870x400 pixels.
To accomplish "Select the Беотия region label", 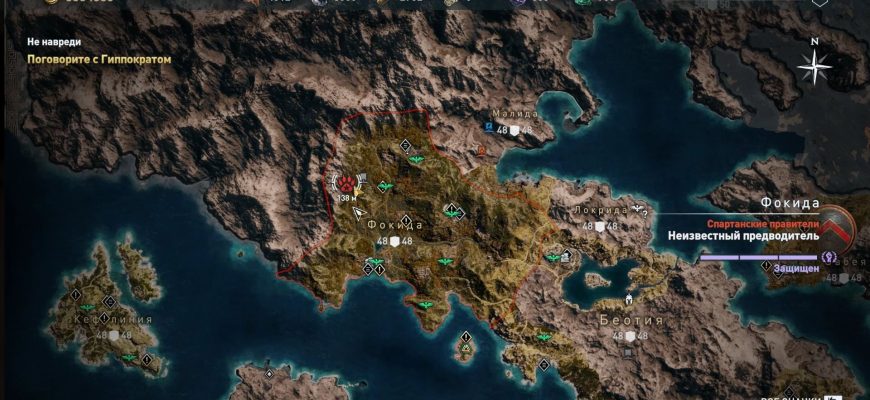I will pyautogui.click(x=631, y=320).
